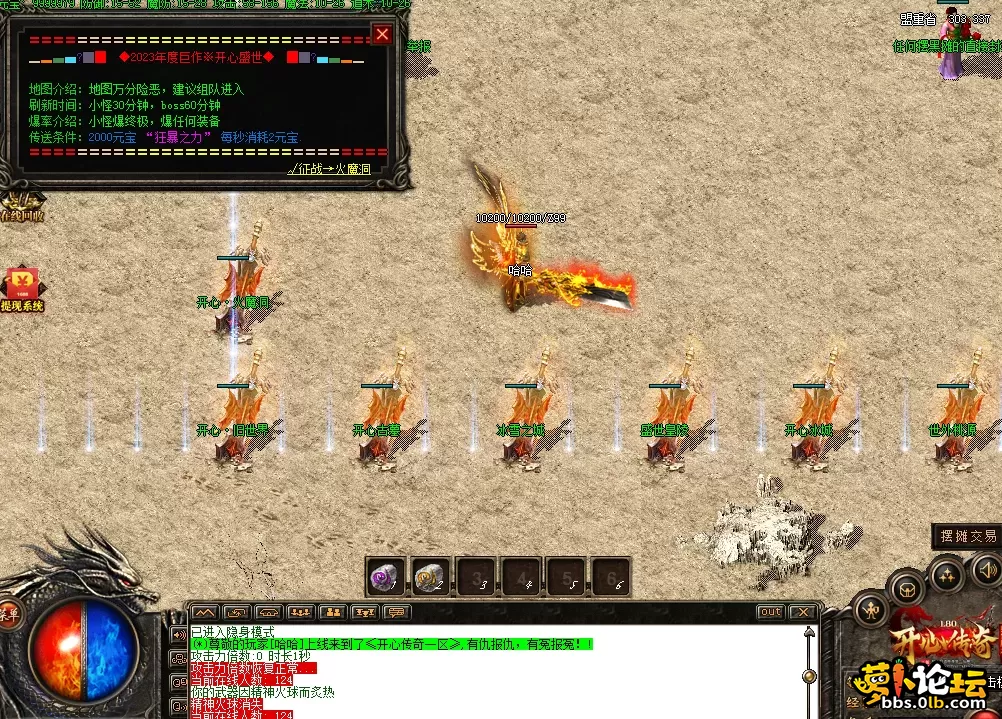
Task: Close the NPC dialogue panel
Action: coord(382,35)
